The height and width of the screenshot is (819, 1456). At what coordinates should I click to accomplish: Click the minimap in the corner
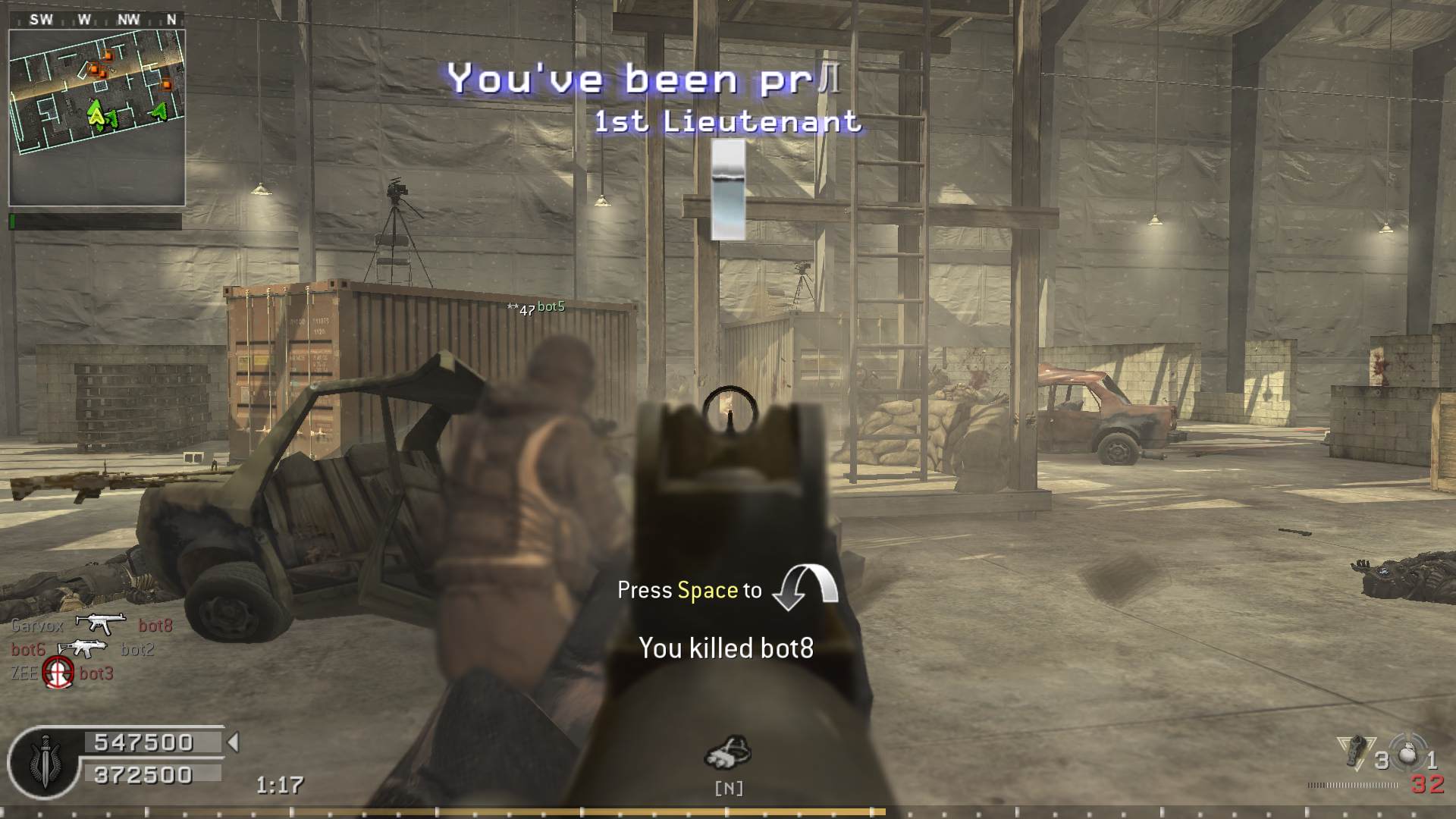click(x=96, y=118)
